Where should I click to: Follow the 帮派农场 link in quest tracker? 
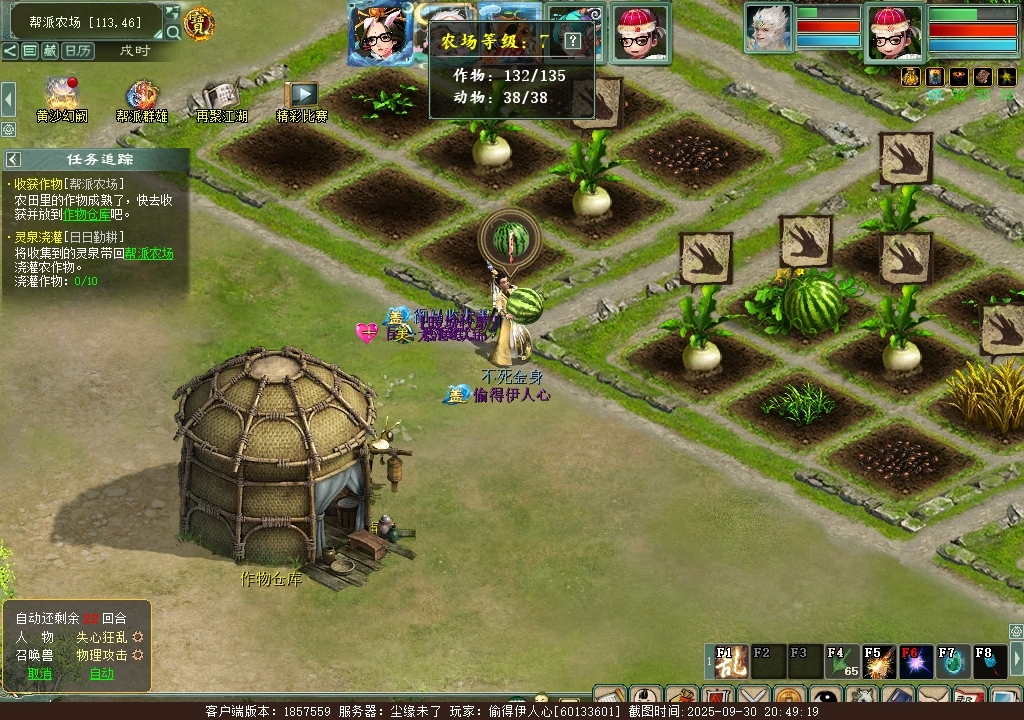148,254
